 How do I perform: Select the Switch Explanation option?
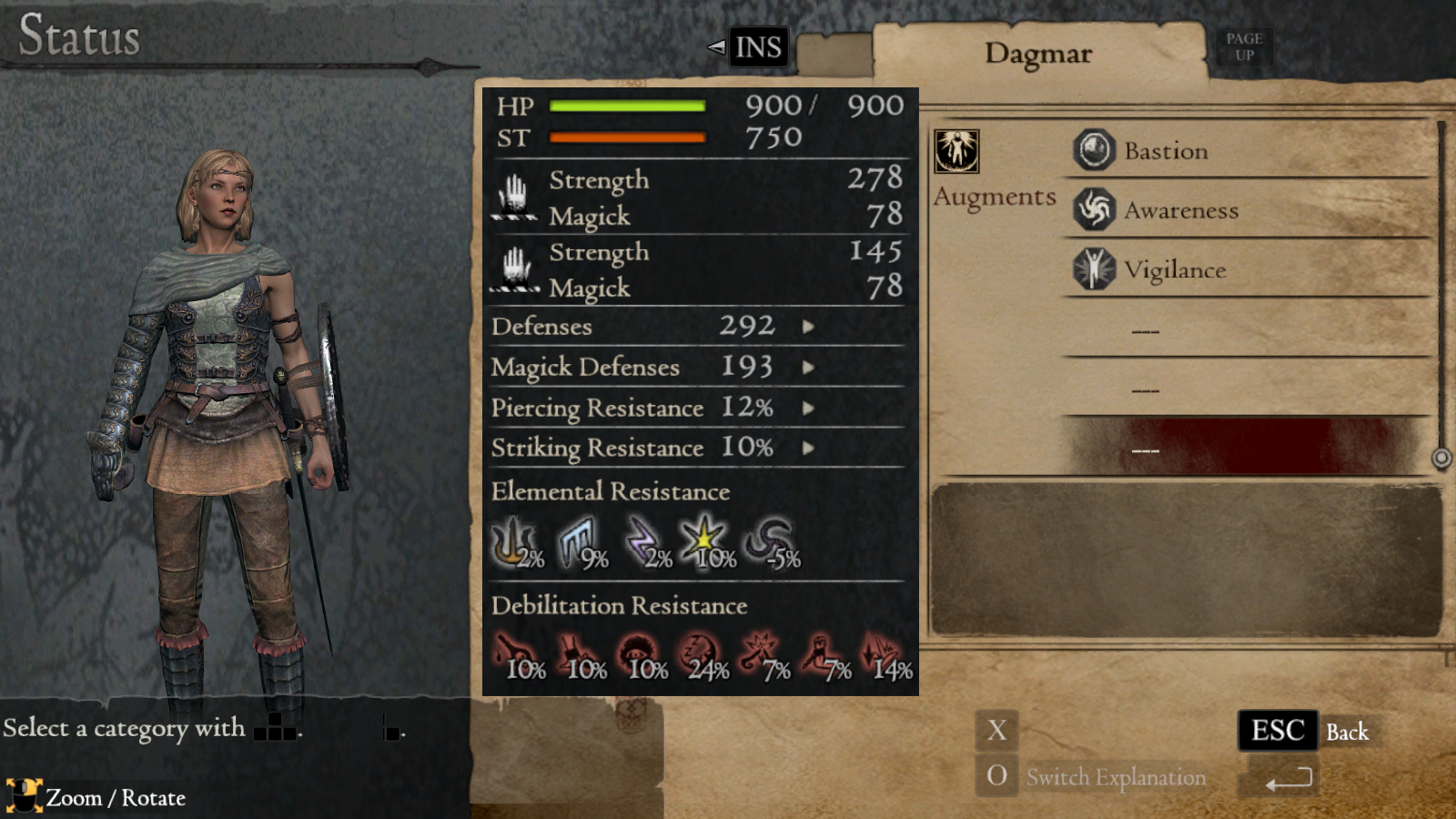coord(1116,776)
